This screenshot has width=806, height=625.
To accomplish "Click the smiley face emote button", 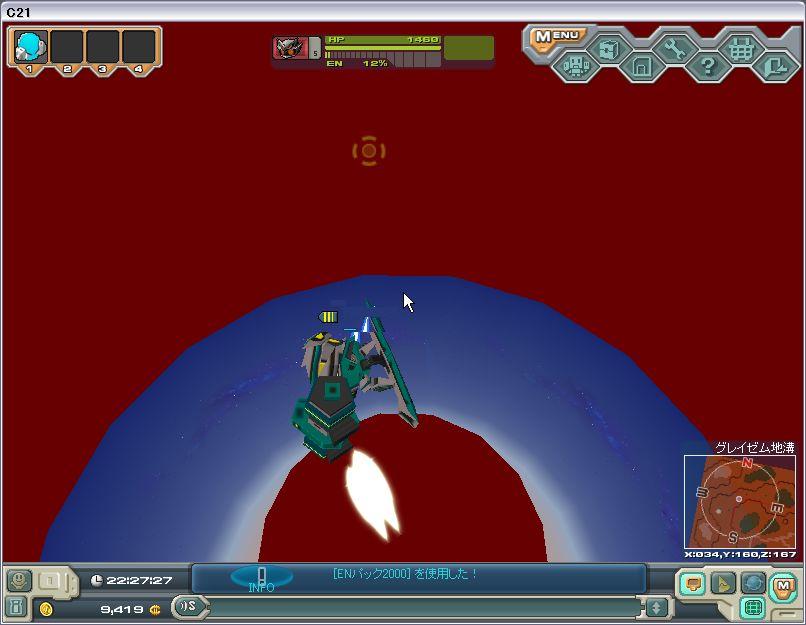I will [17, 580].
